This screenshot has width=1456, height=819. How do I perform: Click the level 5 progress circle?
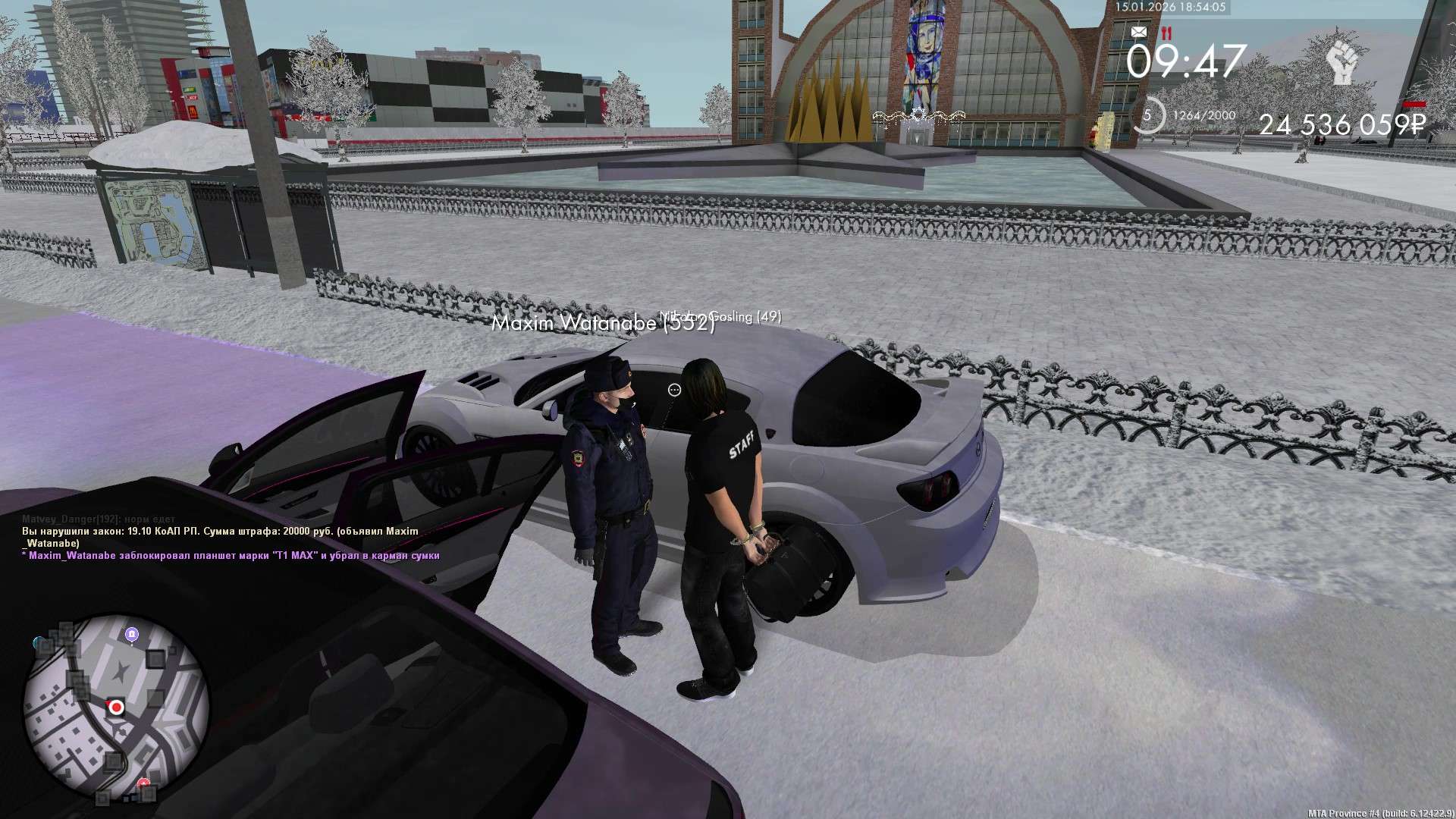pyautogui.click(x=1147, y=116)
